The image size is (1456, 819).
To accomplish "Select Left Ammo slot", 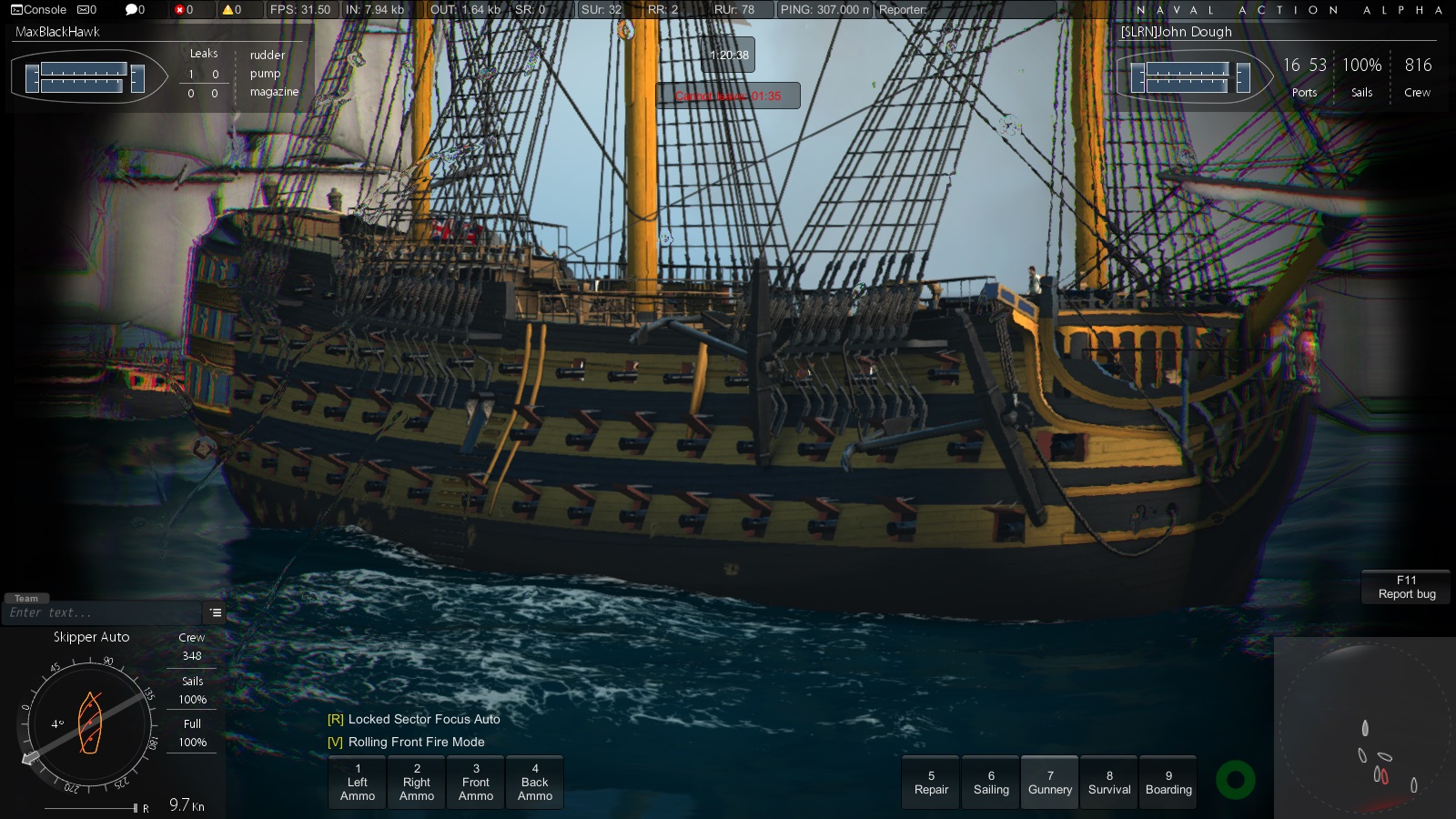I will pyautogui.click(x=358, y=783).
